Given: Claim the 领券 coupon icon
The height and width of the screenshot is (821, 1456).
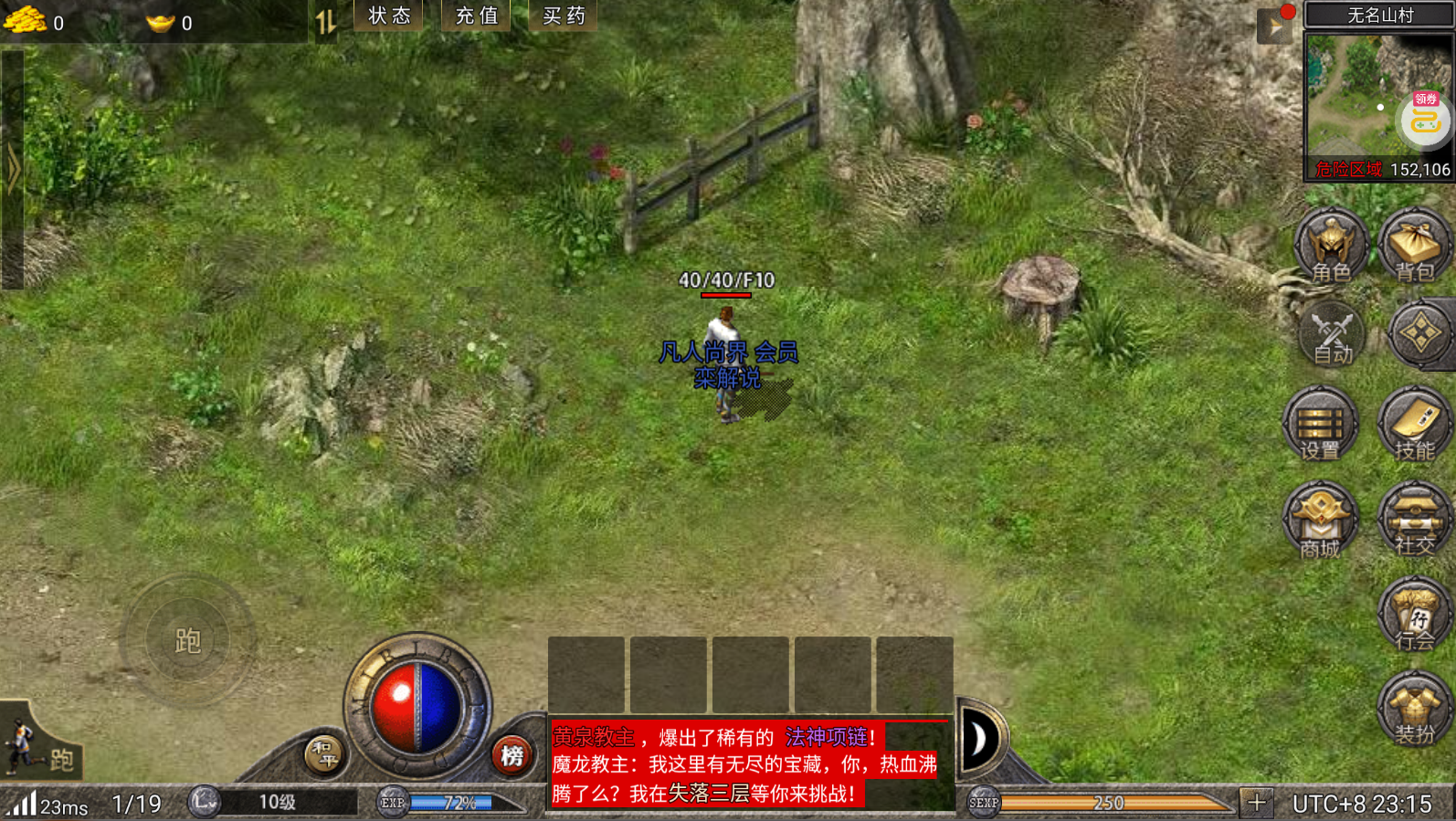Looking at the screenshot, I should [1426, 117].
